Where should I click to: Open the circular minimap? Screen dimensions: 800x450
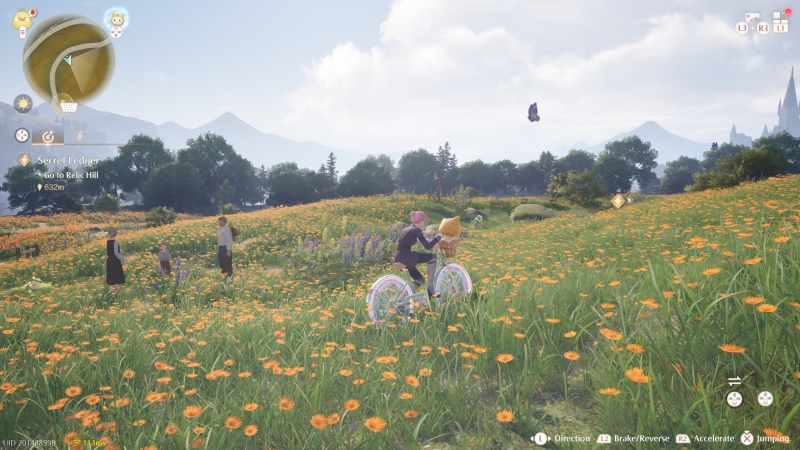point(68,59)
